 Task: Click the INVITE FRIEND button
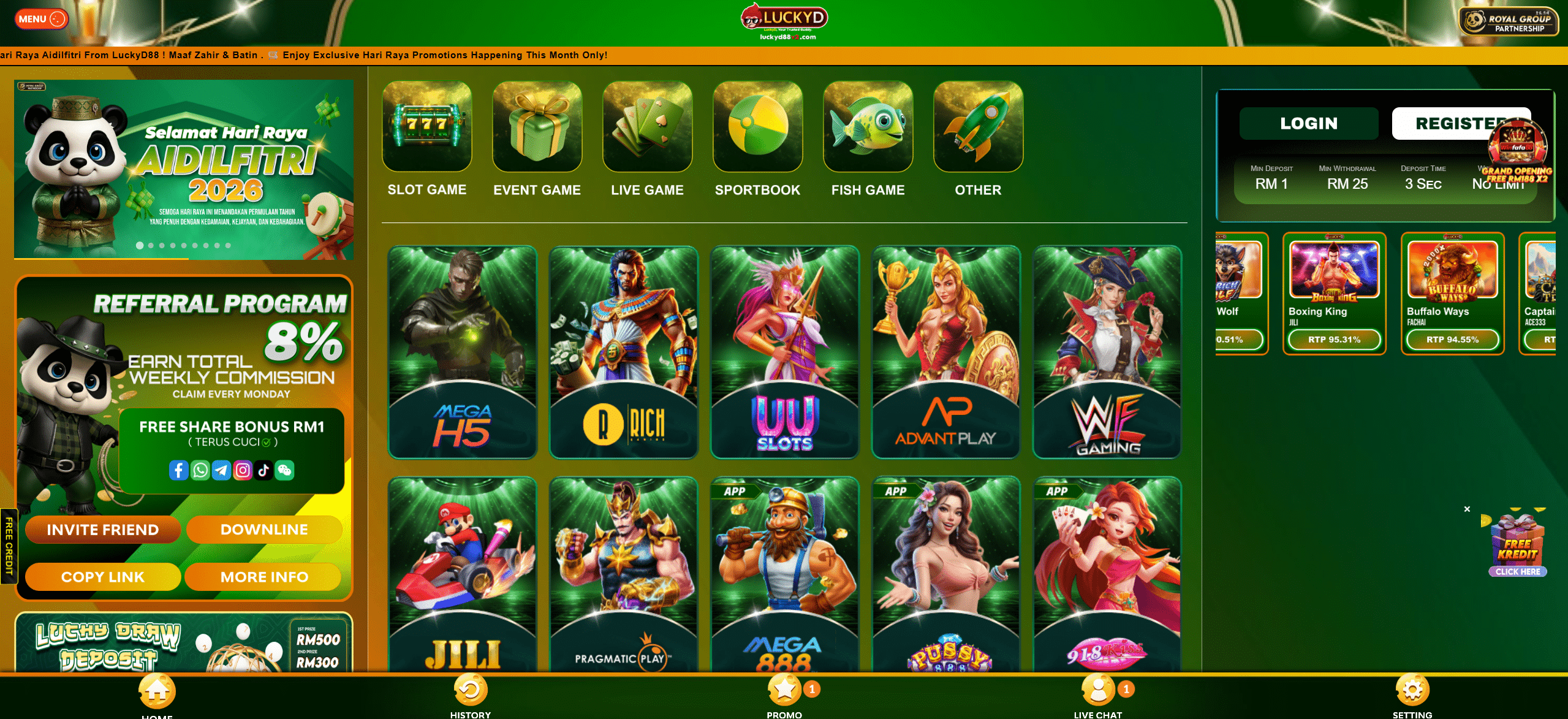click(102, 530)
